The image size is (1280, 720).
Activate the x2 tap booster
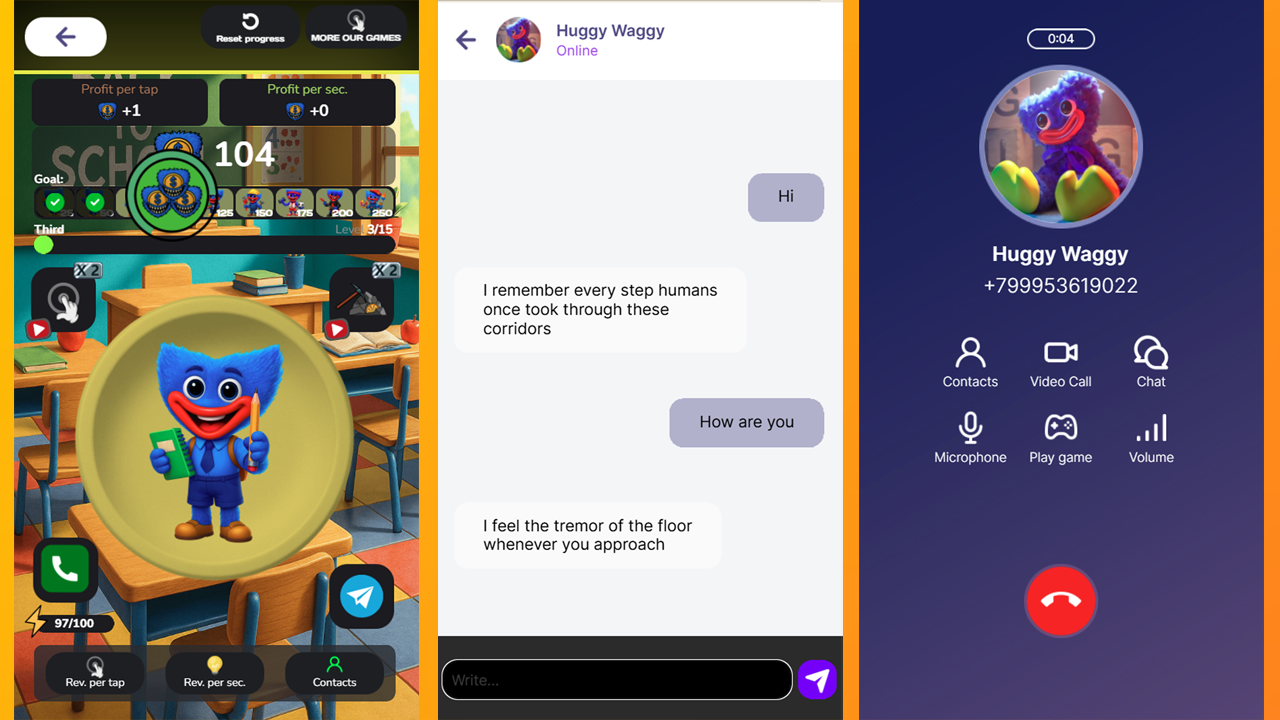coord(63,299)
